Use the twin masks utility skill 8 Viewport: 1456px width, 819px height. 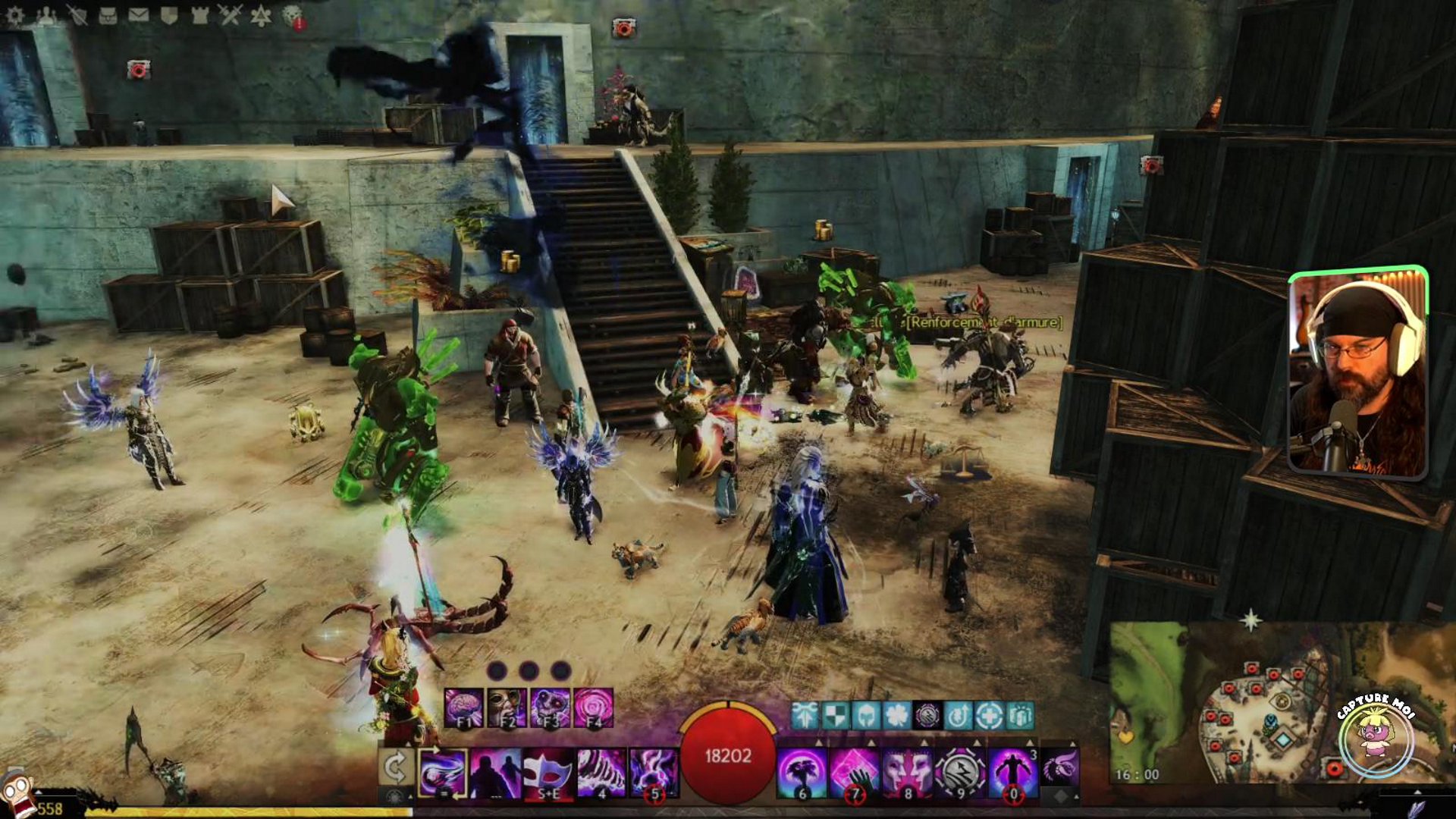[908, 773]
